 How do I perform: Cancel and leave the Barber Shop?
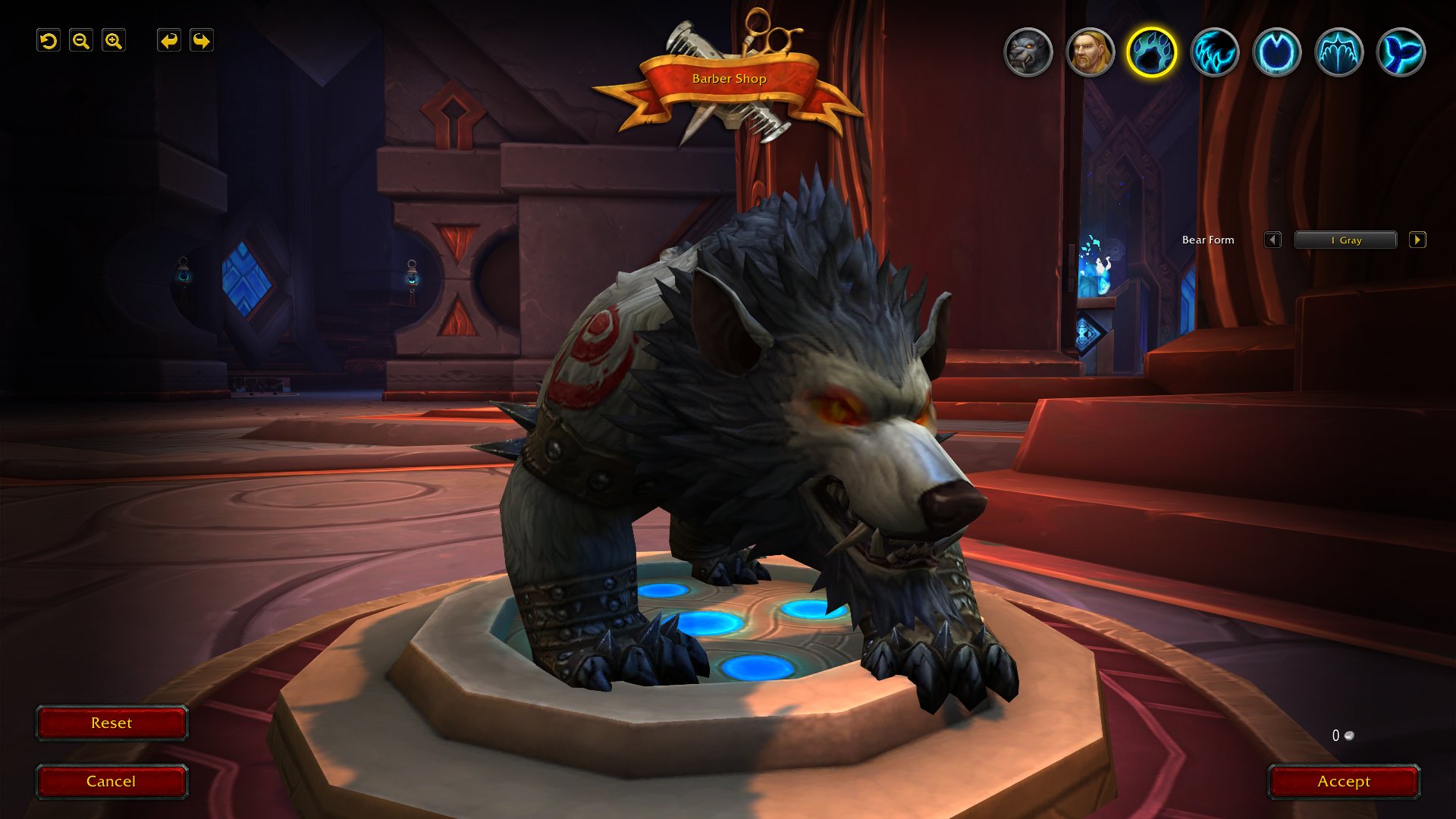[x=111, y=782]
